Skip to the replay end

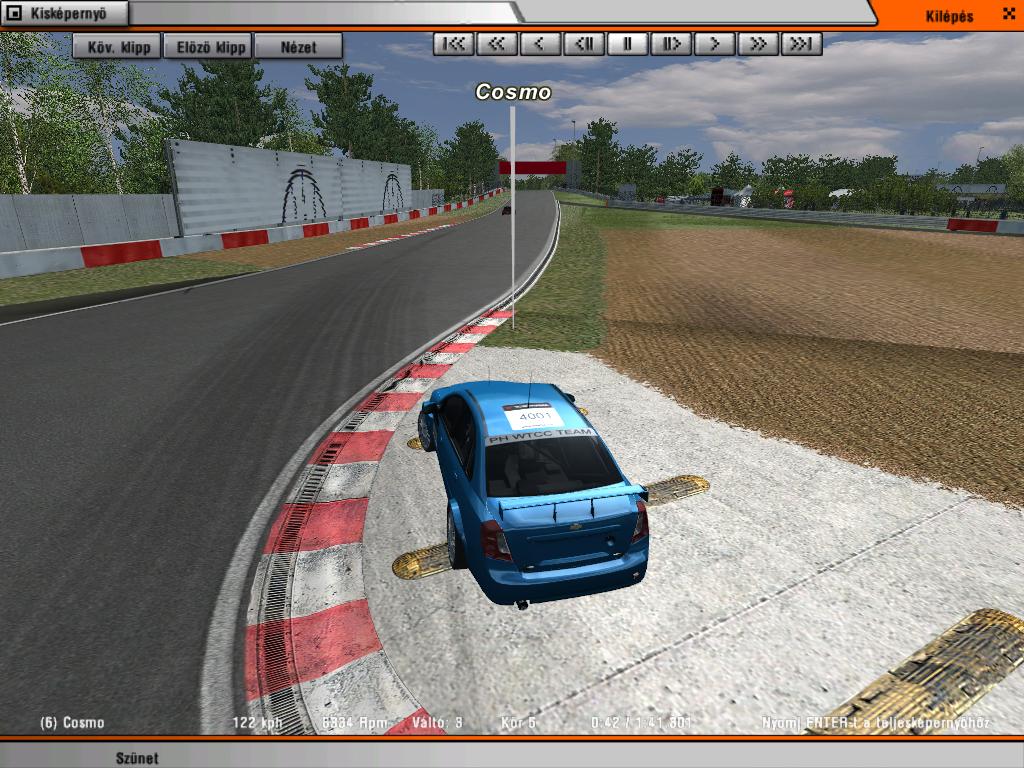[x=801, y=44]
